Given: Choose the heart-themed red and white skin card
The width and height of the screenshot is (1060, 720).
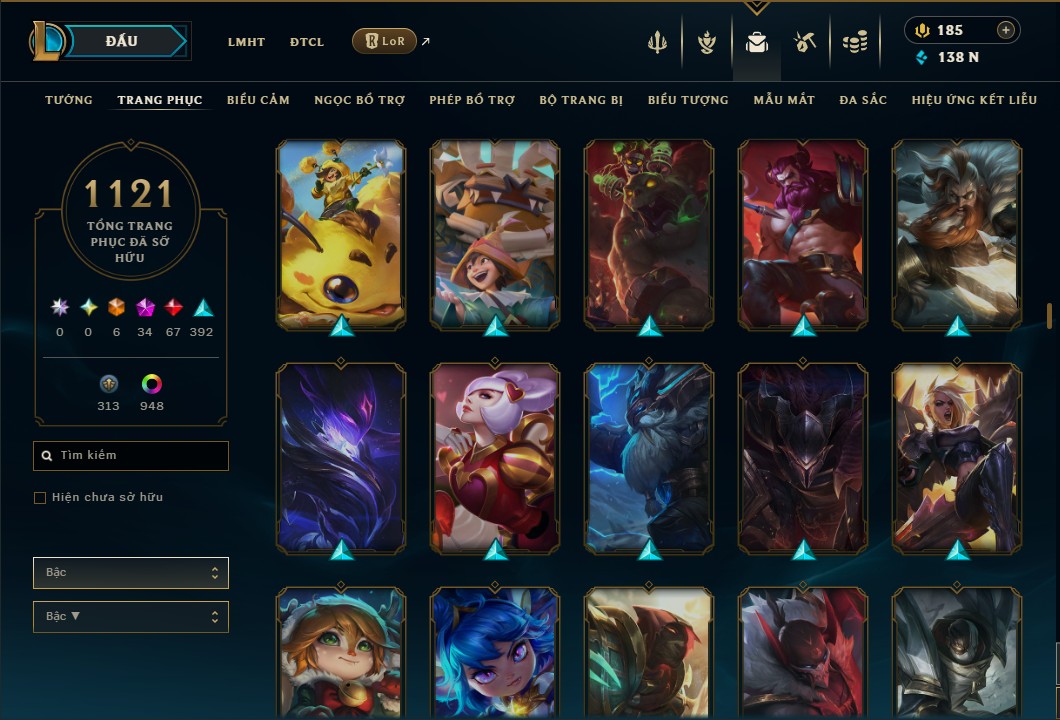Looking at the screenshot, I should [x=495, y=458].
